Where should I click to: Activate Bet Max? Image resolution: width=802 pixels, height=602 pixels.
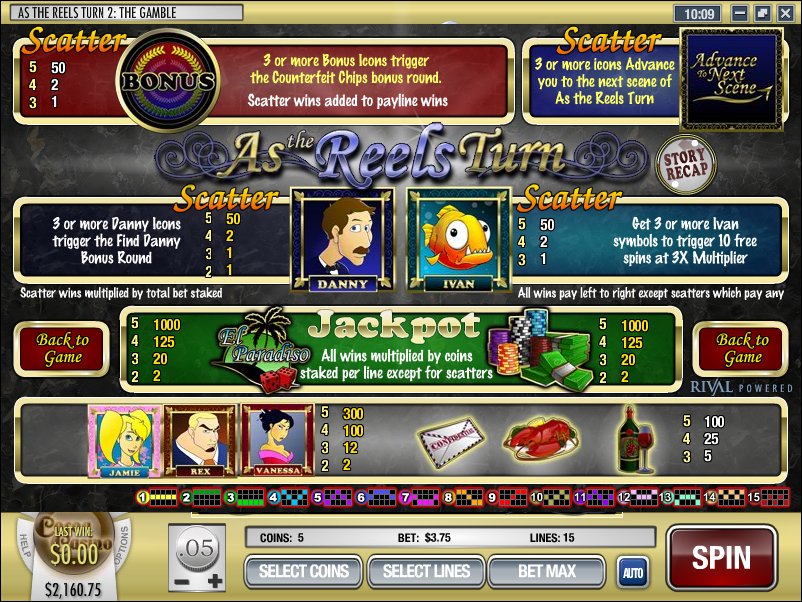click(x=546, y=572)
